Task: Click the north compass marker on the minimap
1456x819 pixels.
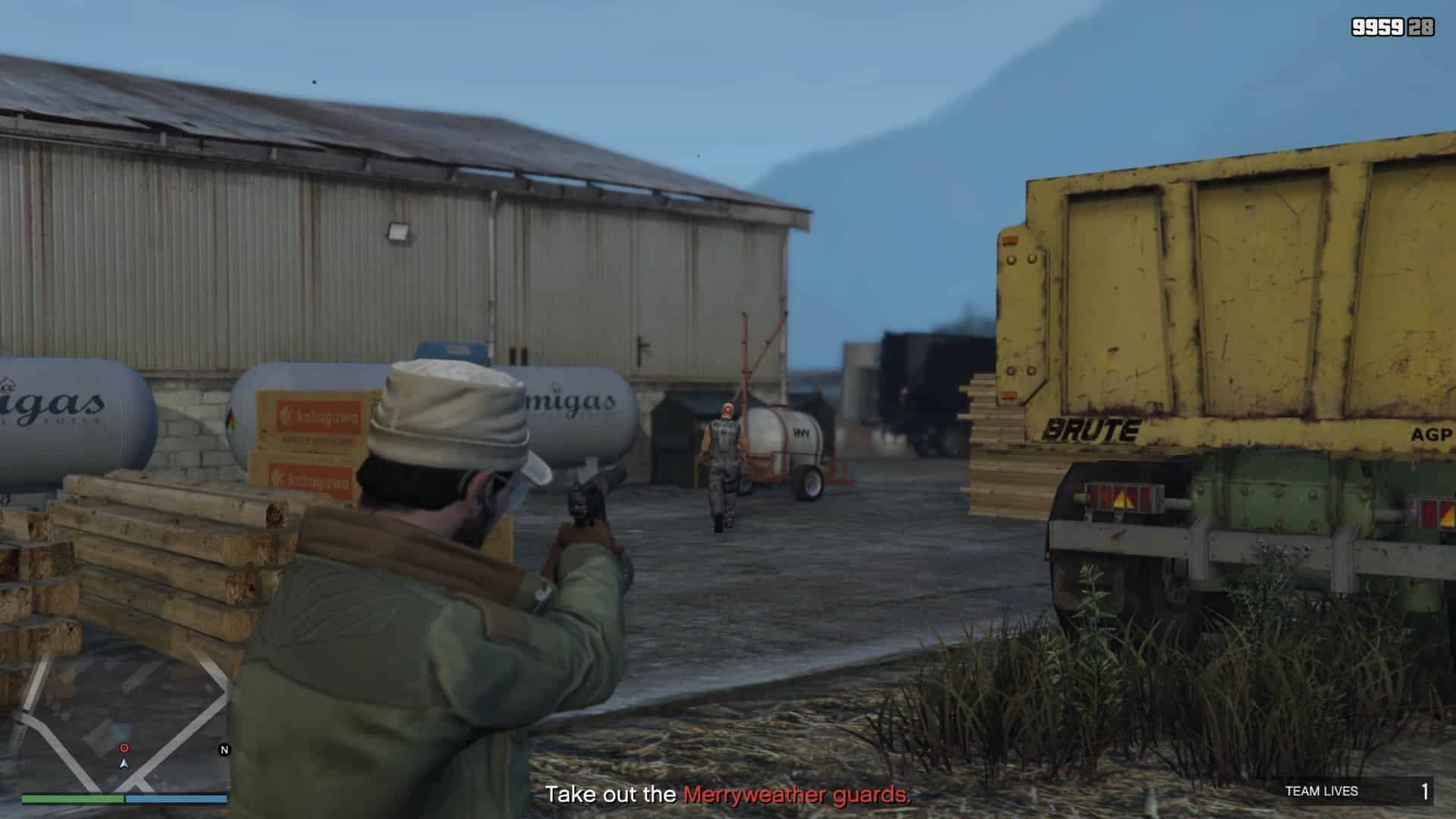Action: 224,750
